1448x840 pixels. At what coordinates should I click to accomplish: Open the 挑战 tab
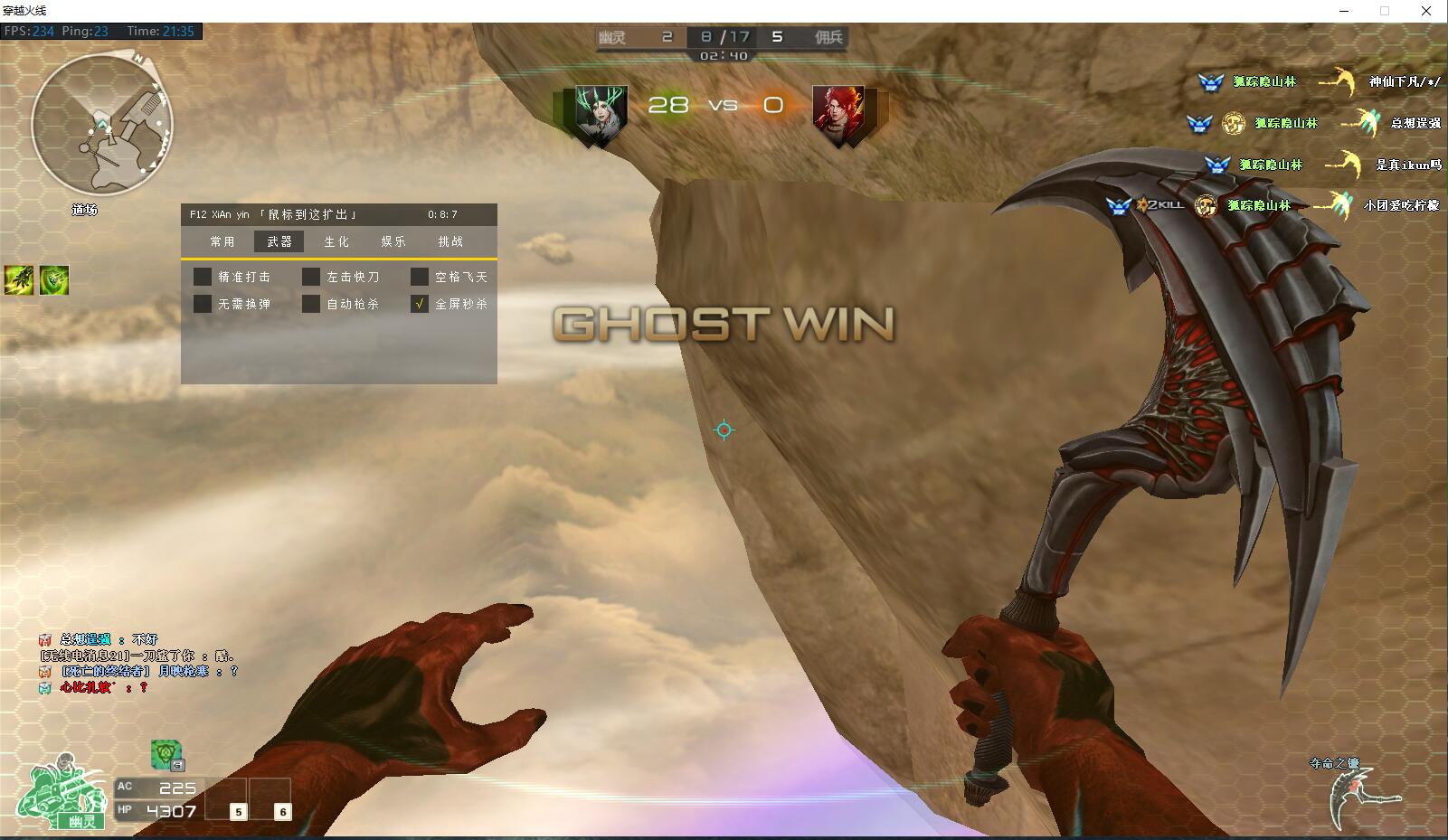coord(450,241)
